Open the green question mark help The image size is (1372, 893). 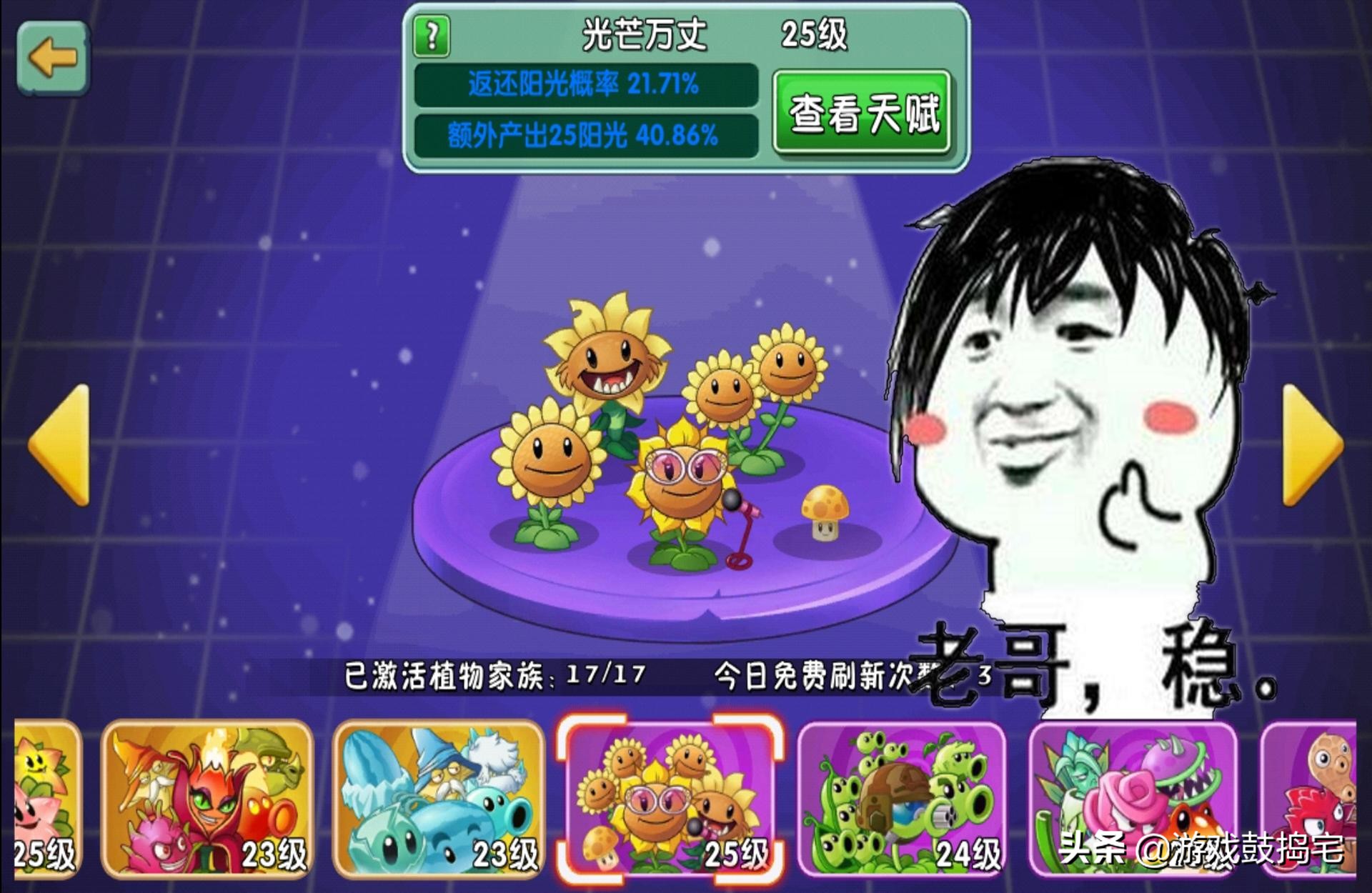tap(432, 36)
